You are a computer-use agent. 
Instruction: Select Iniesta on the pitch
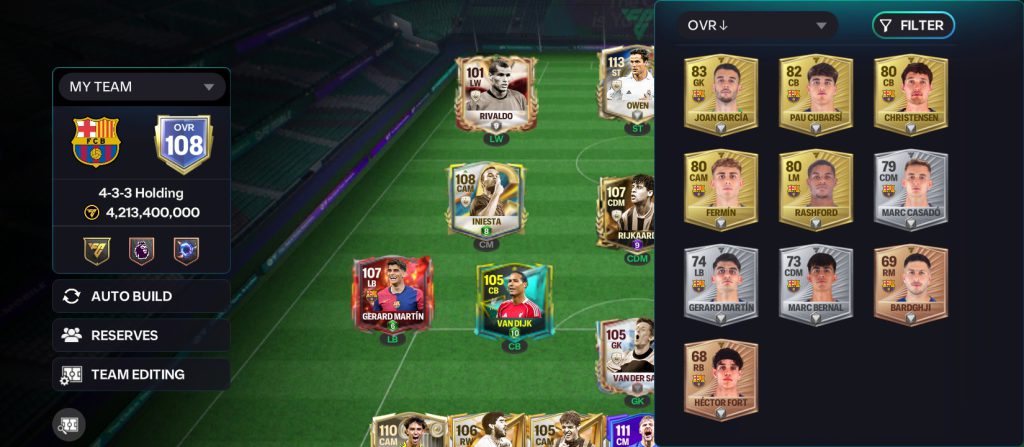click(x=486, y=200)
